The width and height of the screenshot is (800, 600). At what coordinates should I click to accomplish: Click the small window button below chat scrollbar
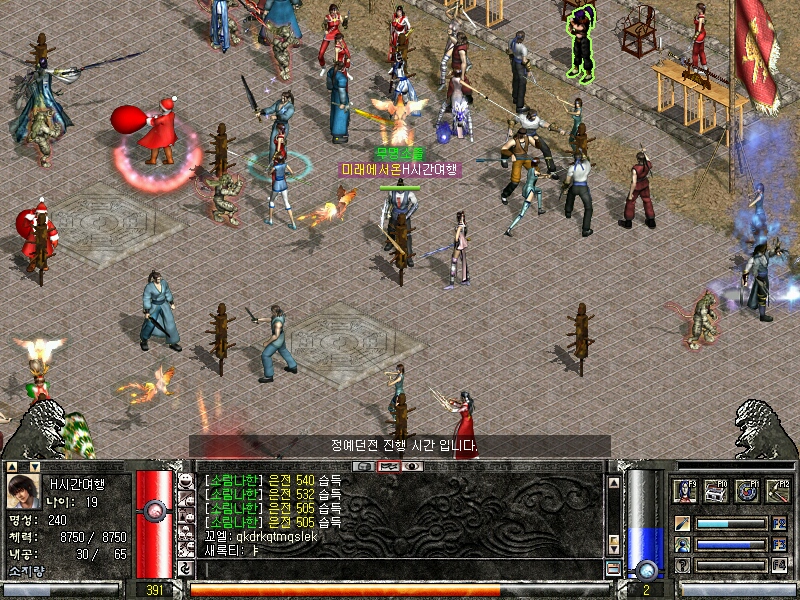pos(614,568)
